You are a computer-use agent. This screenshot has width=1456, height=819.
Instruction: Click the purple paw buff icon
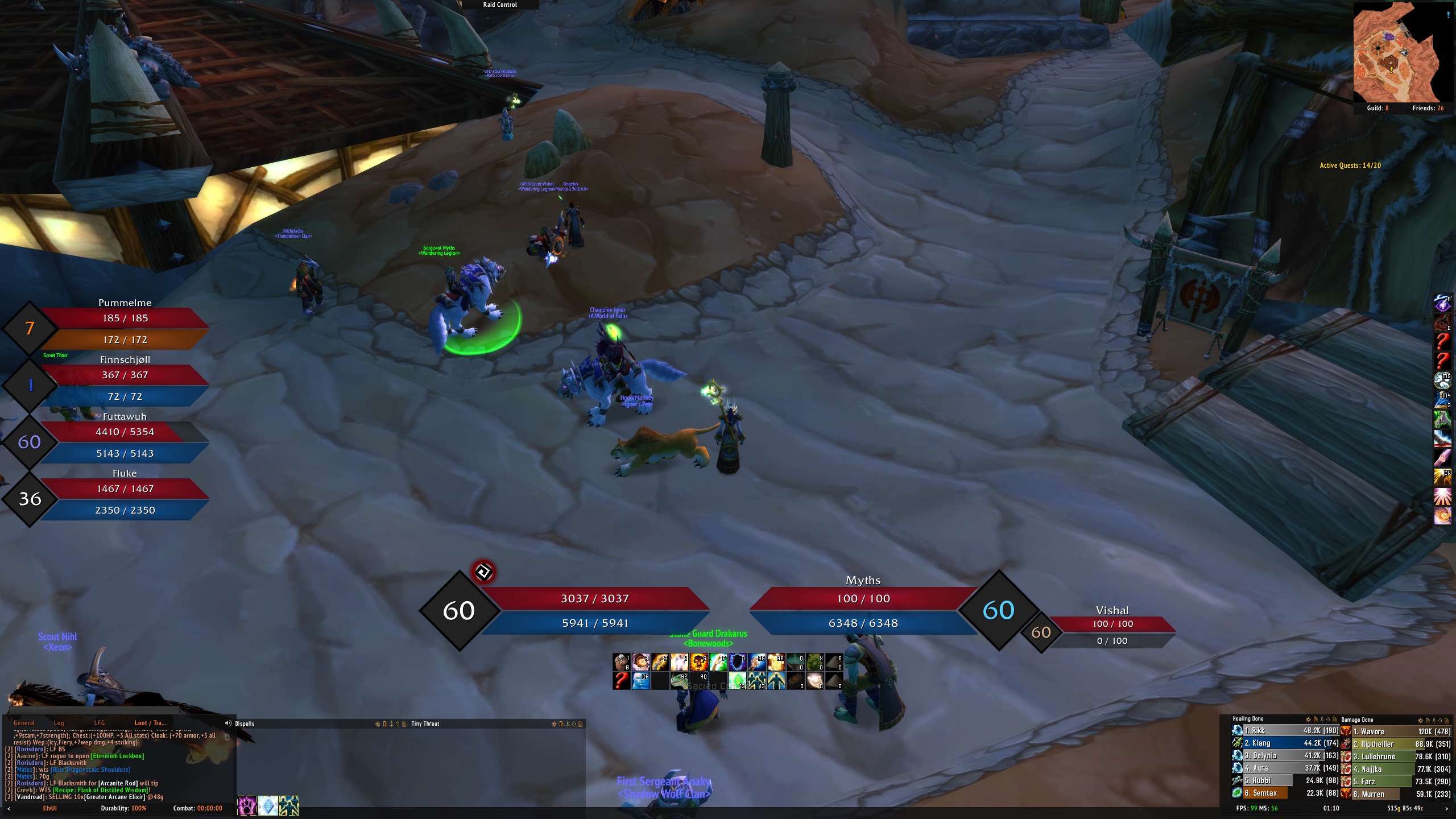click(x=247, y=805)
